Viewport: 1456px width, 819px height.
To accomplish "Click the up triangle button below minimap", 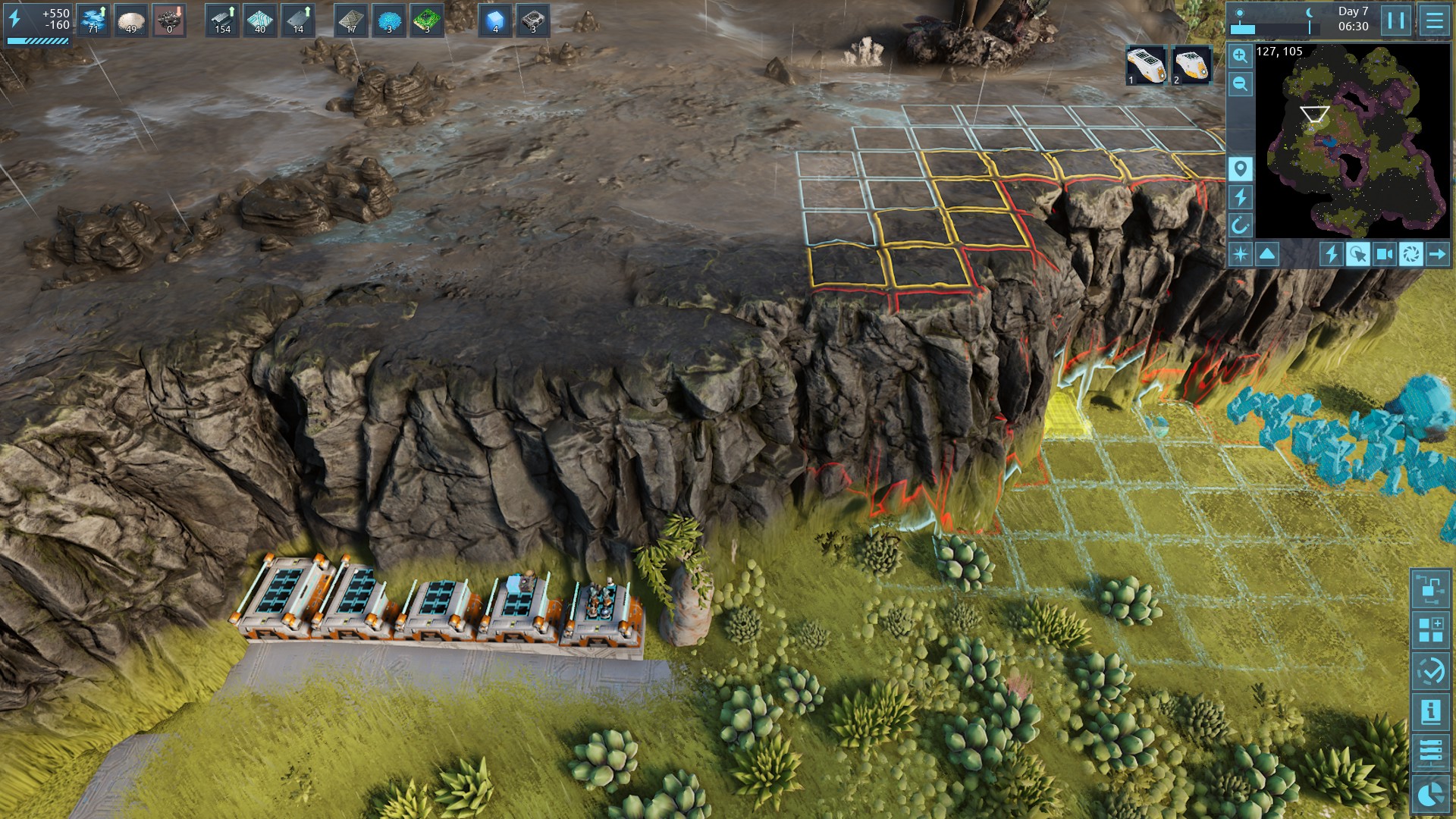I will (1267, 254).
